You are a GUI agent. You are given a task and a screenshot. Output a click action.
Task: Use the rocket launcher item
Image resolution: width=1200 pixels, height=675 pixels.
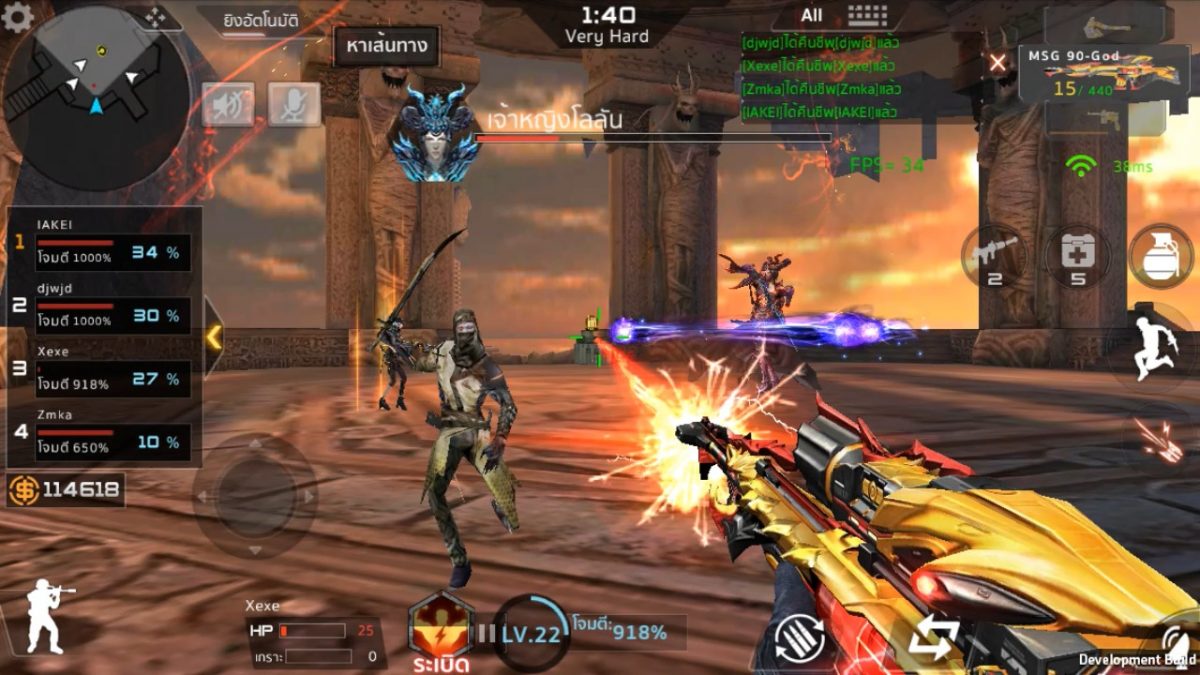tap(993, 256)
